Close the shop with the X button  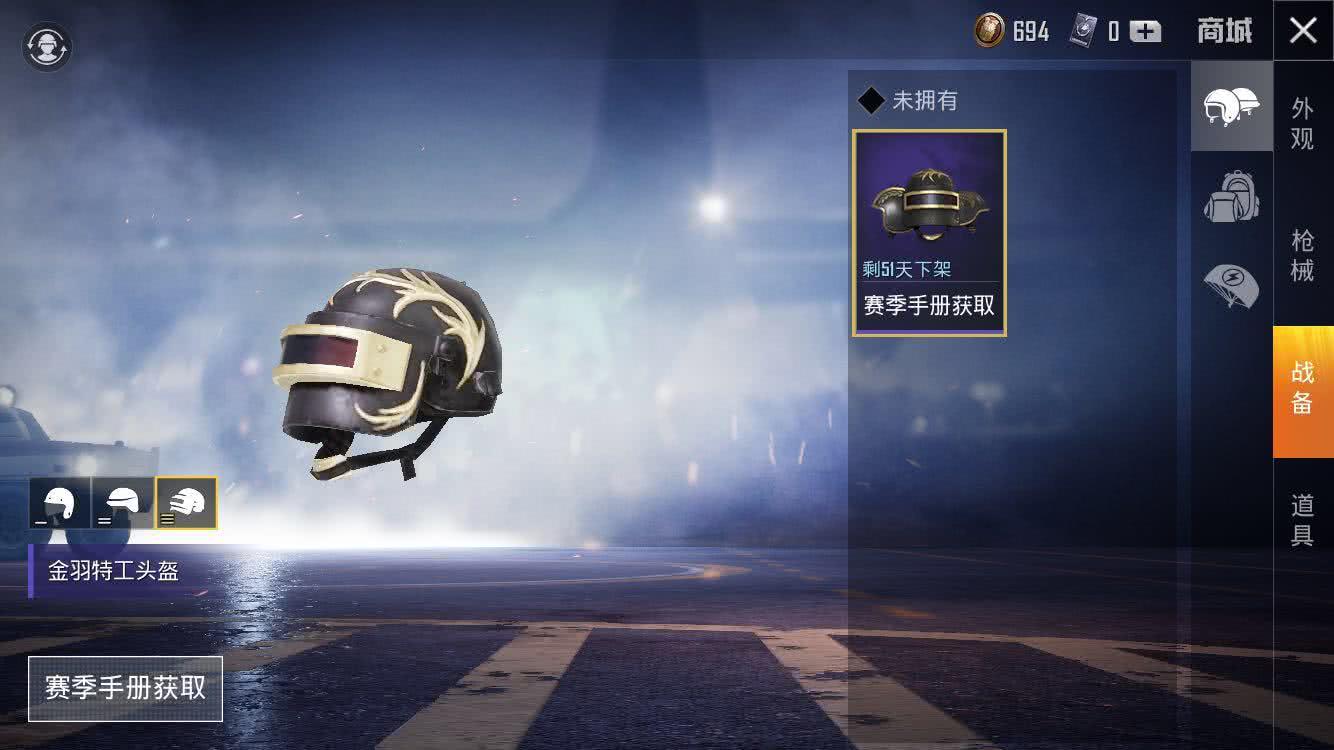(1303, 31)
